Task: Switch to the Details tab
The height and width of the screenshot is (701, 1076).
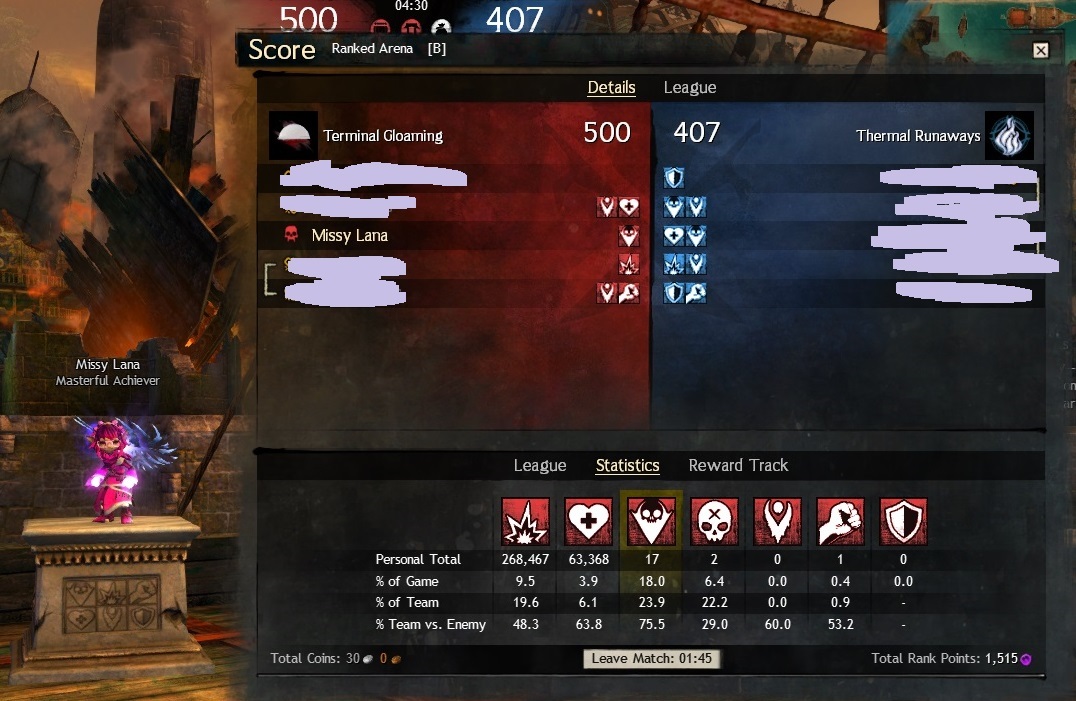Action: tap(611, 88)
